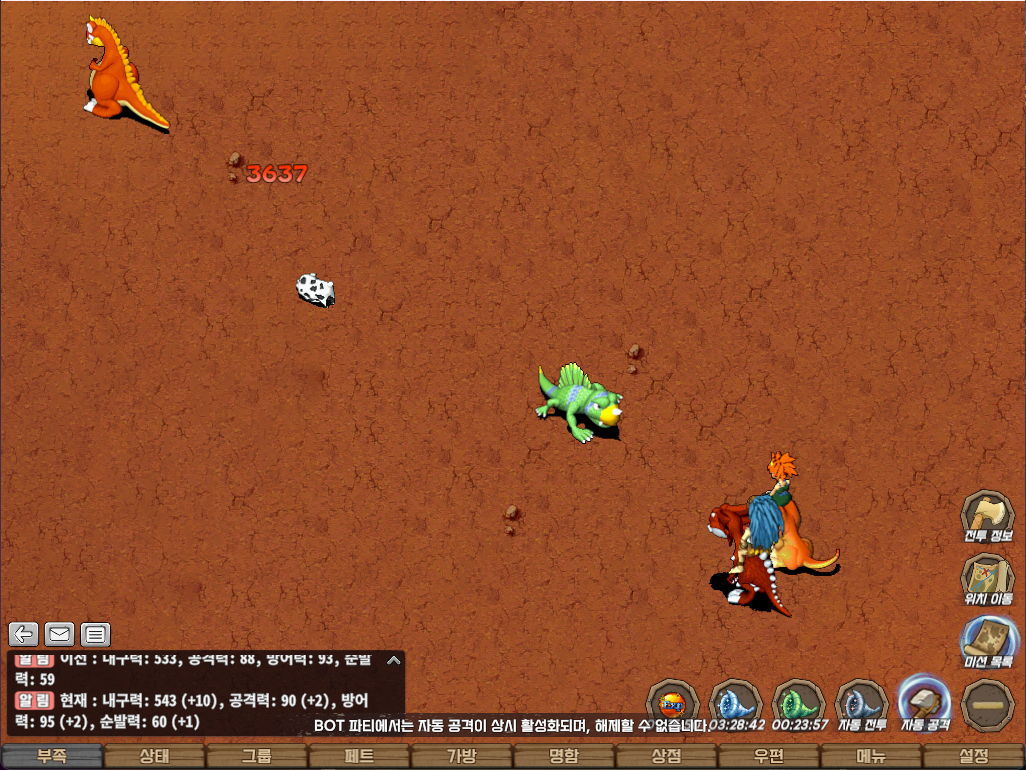This screenshot has width=1026, height=770.
Task: Open the 상점 shop tab
Action: [x=666, y=757]
